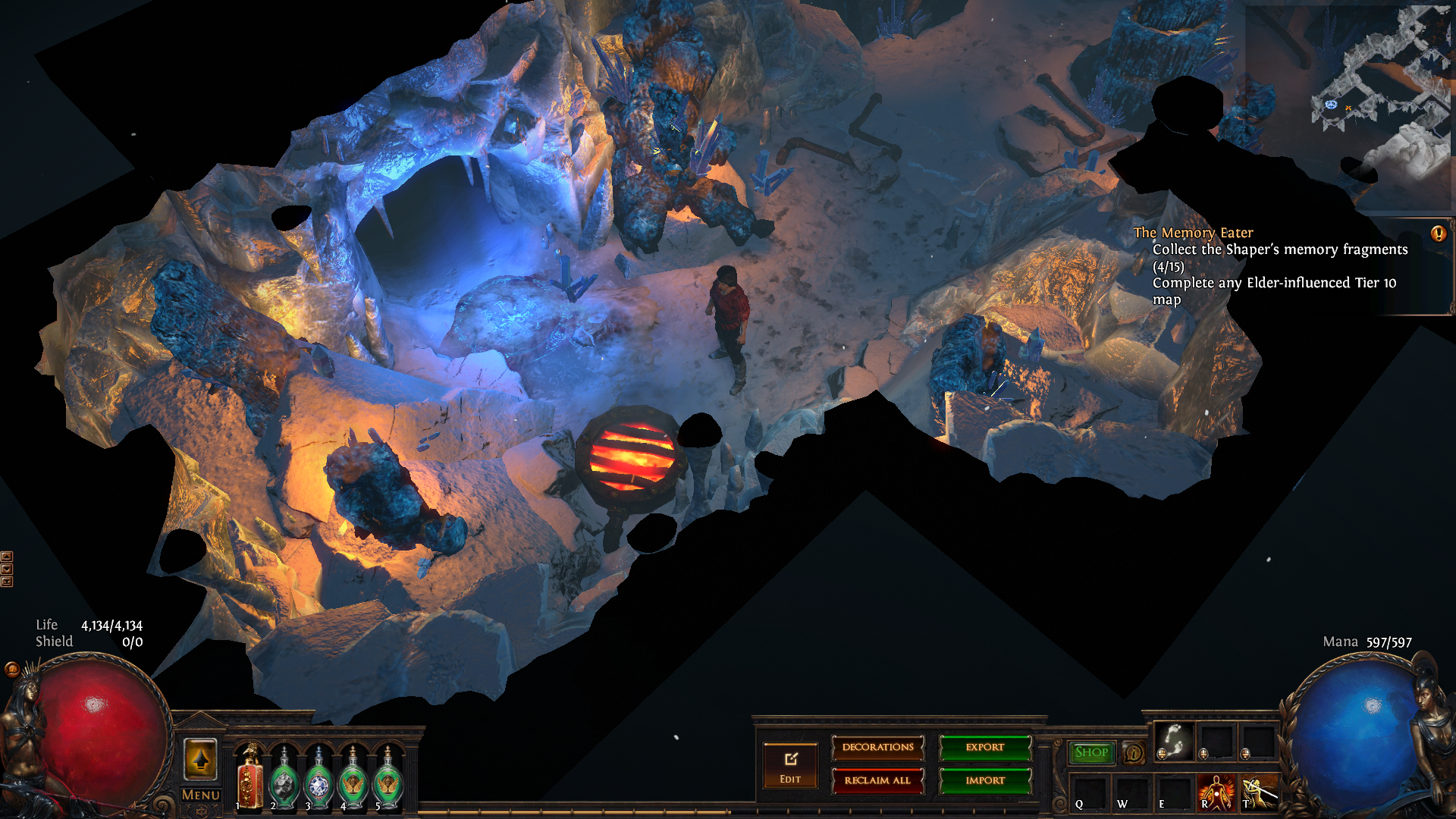Activate the fiery body skill on R

tap(1216, 792)
